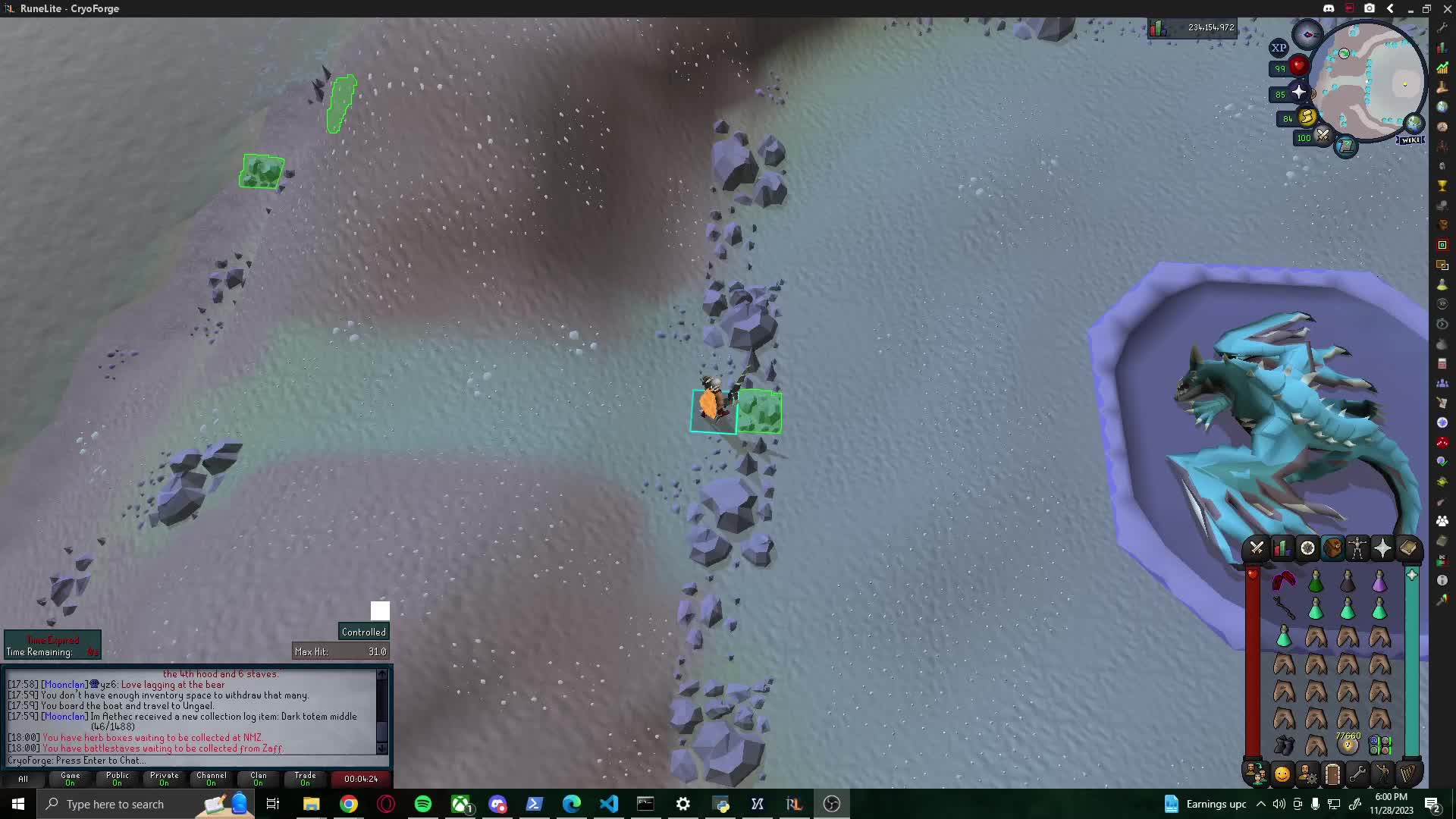Switch to the Skills tab
Image resolution: width=1456 pixels, height=819 pixels.
[1282, 548]
